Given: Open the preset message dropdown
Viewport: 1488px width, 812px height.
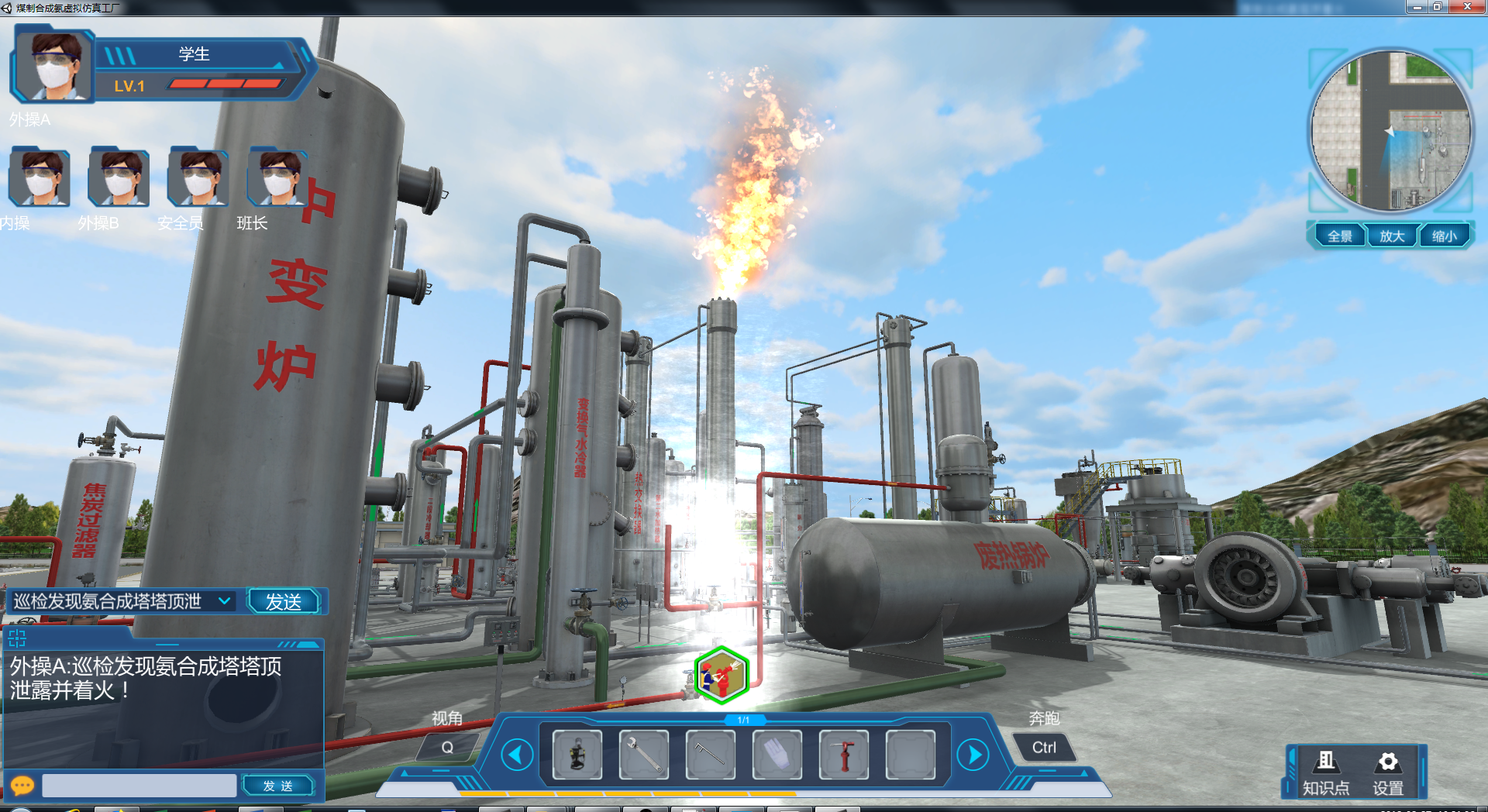Looking at the screenshot, I should click(x=224, y=601).
